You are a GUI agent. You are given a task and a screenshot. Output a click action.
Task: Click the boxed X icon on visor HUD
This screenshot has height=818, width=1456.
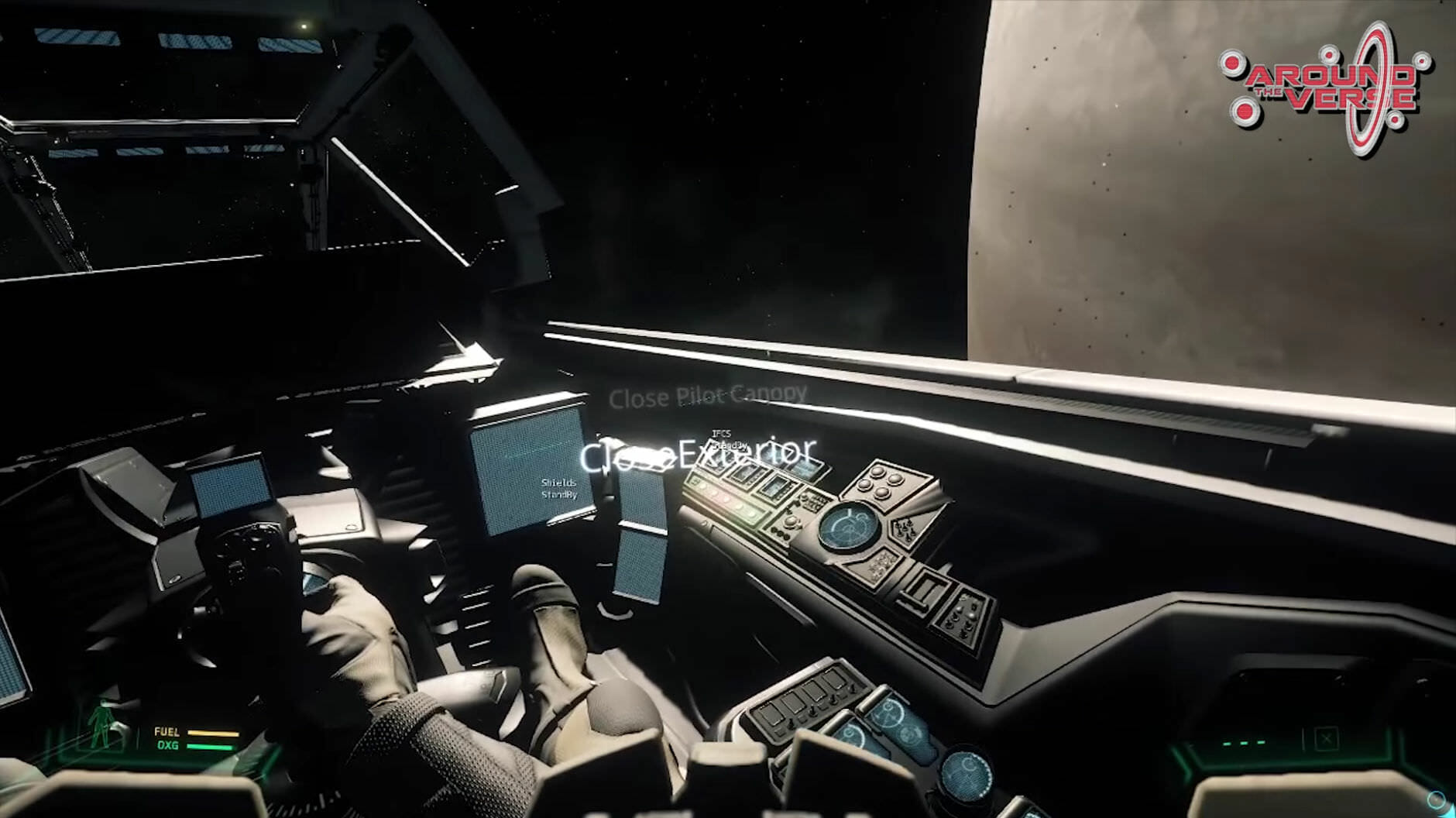click(1326, 739)
